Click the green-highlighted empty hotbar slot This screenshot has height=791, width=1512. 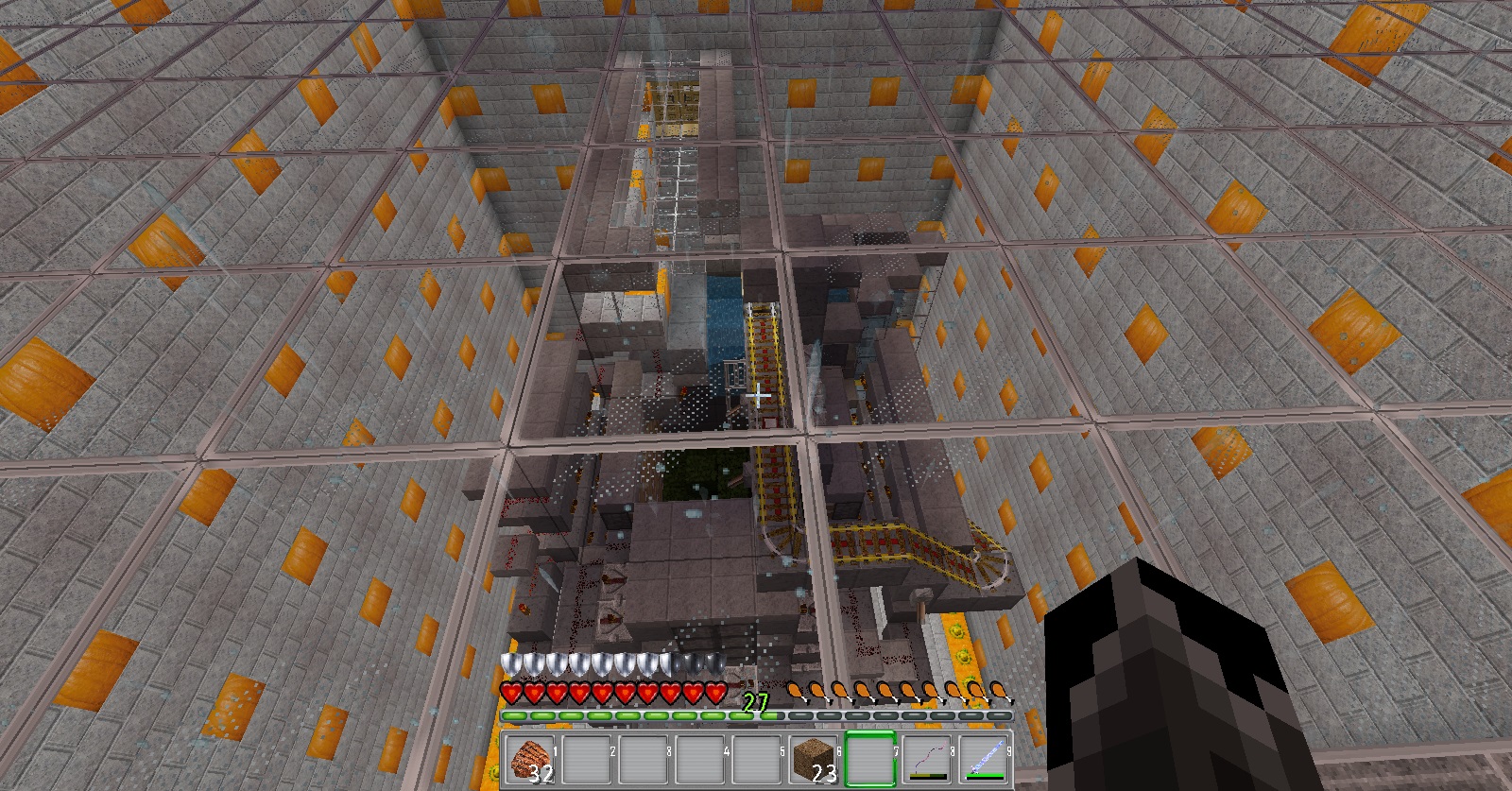point(870,759)
